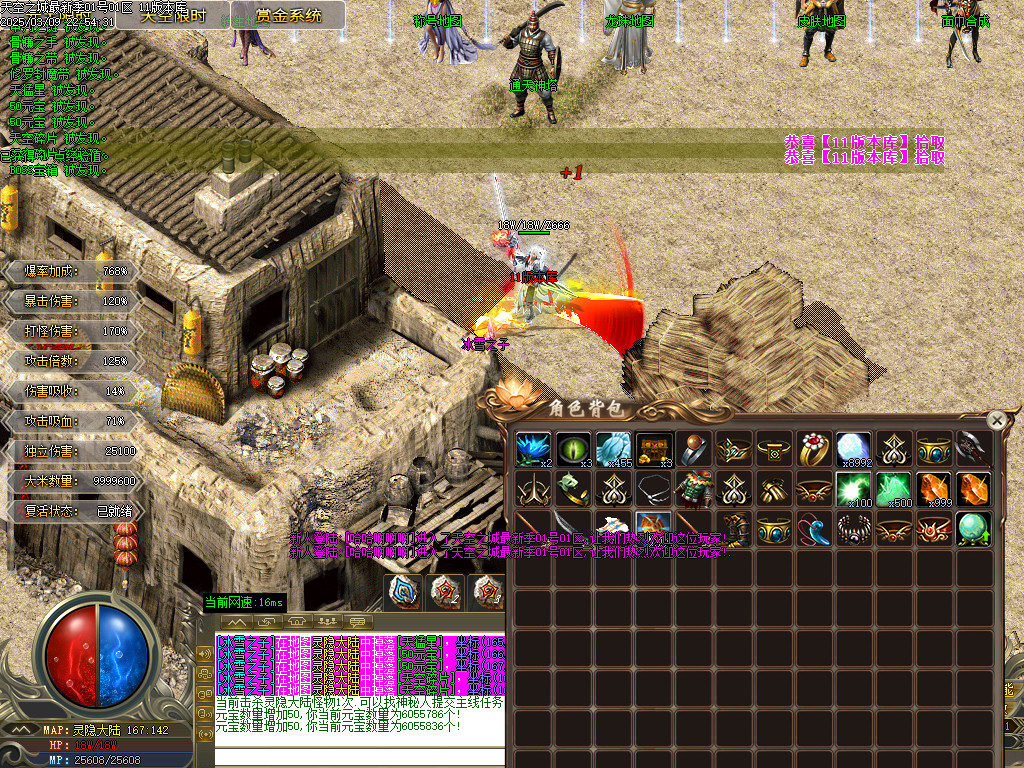Screen dimensions: 1024x768
Task: Select the green eye item in bag
Action: pos(574,450)
